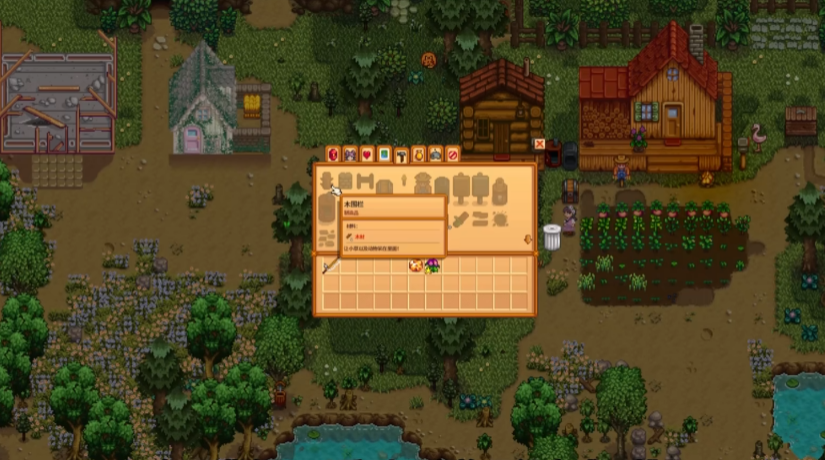This screenshot has width=825, height=460.
Task: Select the sword-like tool in the inventory
Action: [x=328, y=266]
